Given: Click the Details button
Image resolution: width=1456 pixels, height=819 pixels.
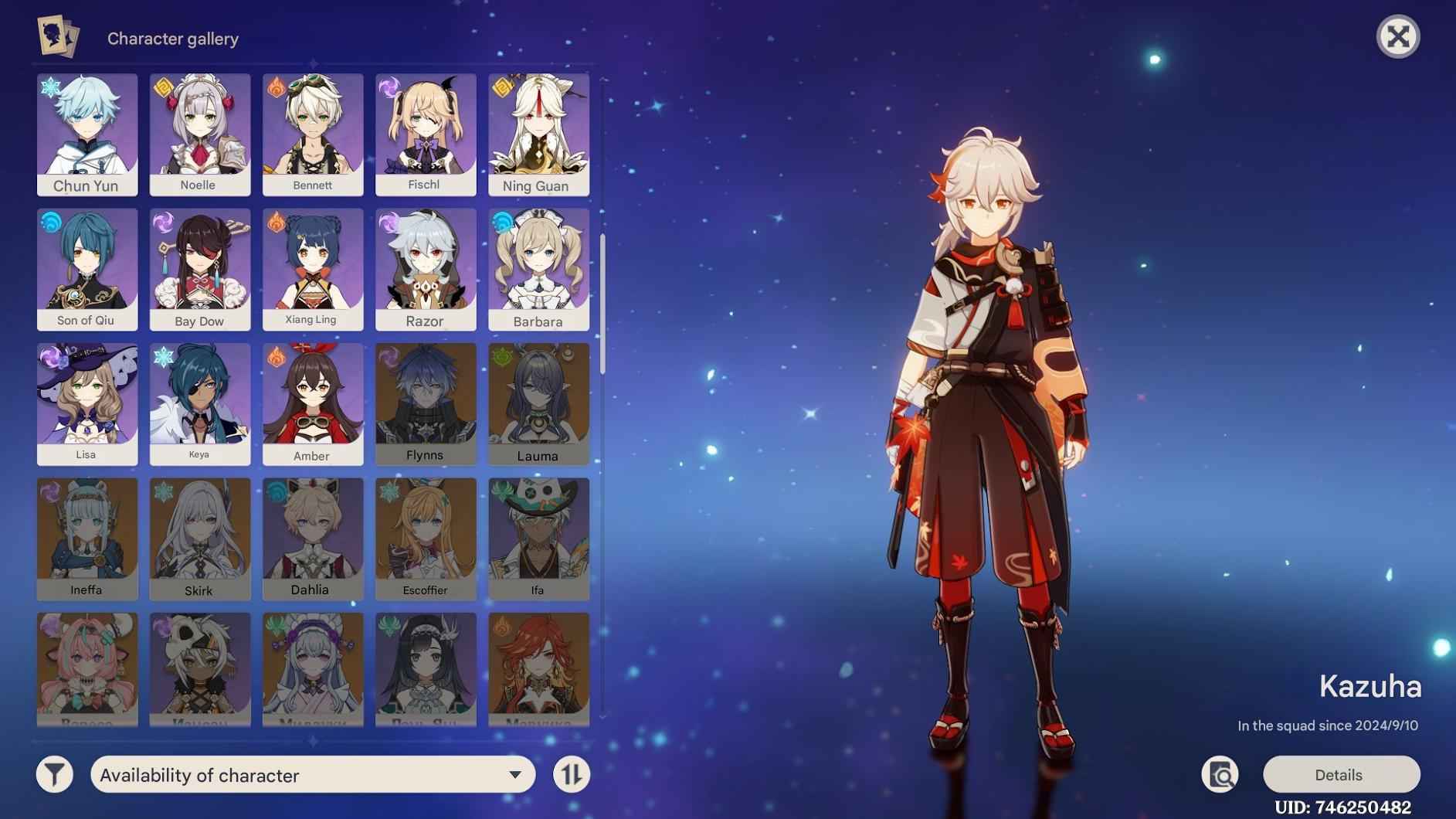Looking at the screenshot, I should (1341, 774).
